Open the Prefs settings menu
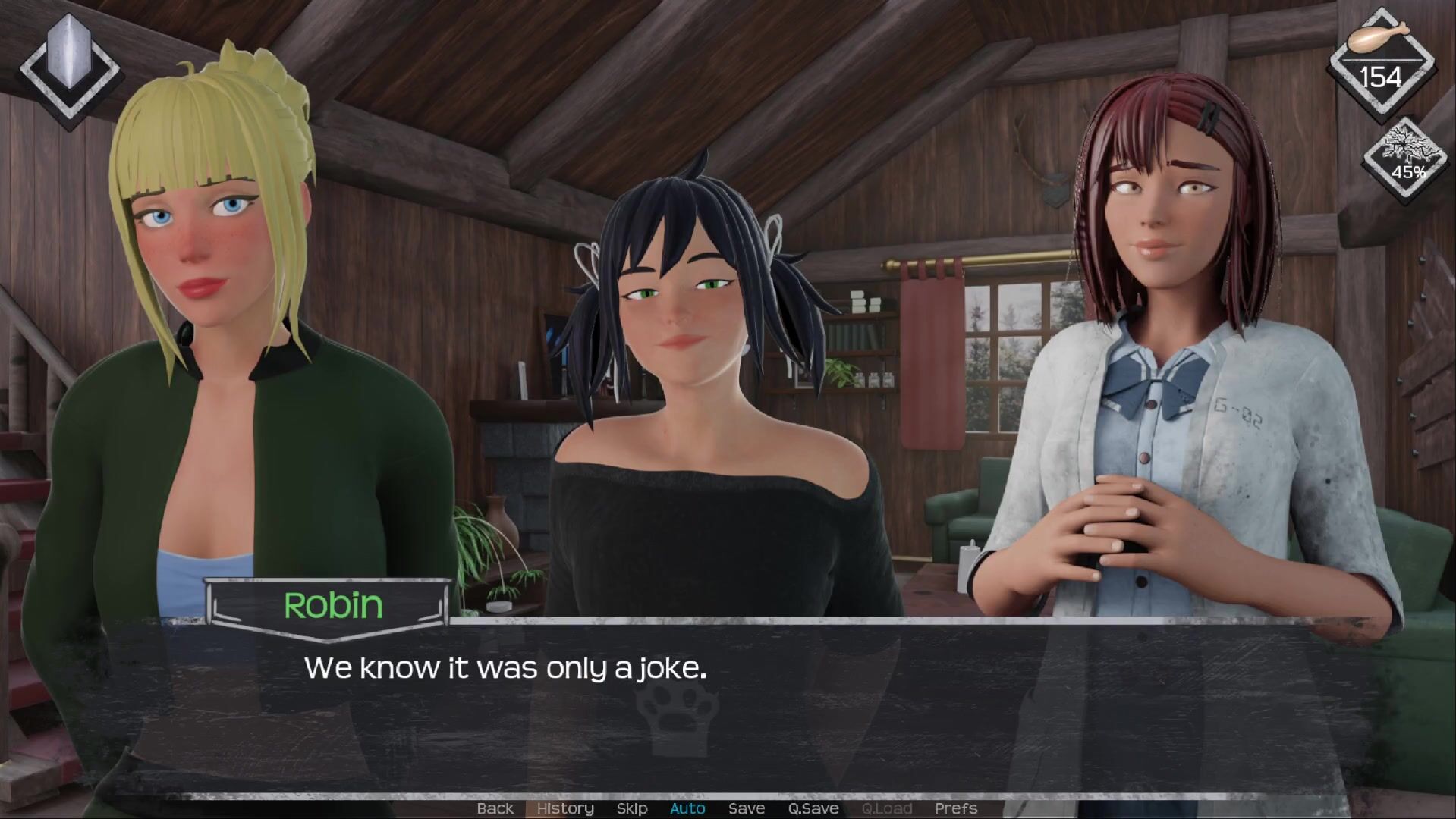This screenshot has height=819, width=1456. click(x=956, y=808)
